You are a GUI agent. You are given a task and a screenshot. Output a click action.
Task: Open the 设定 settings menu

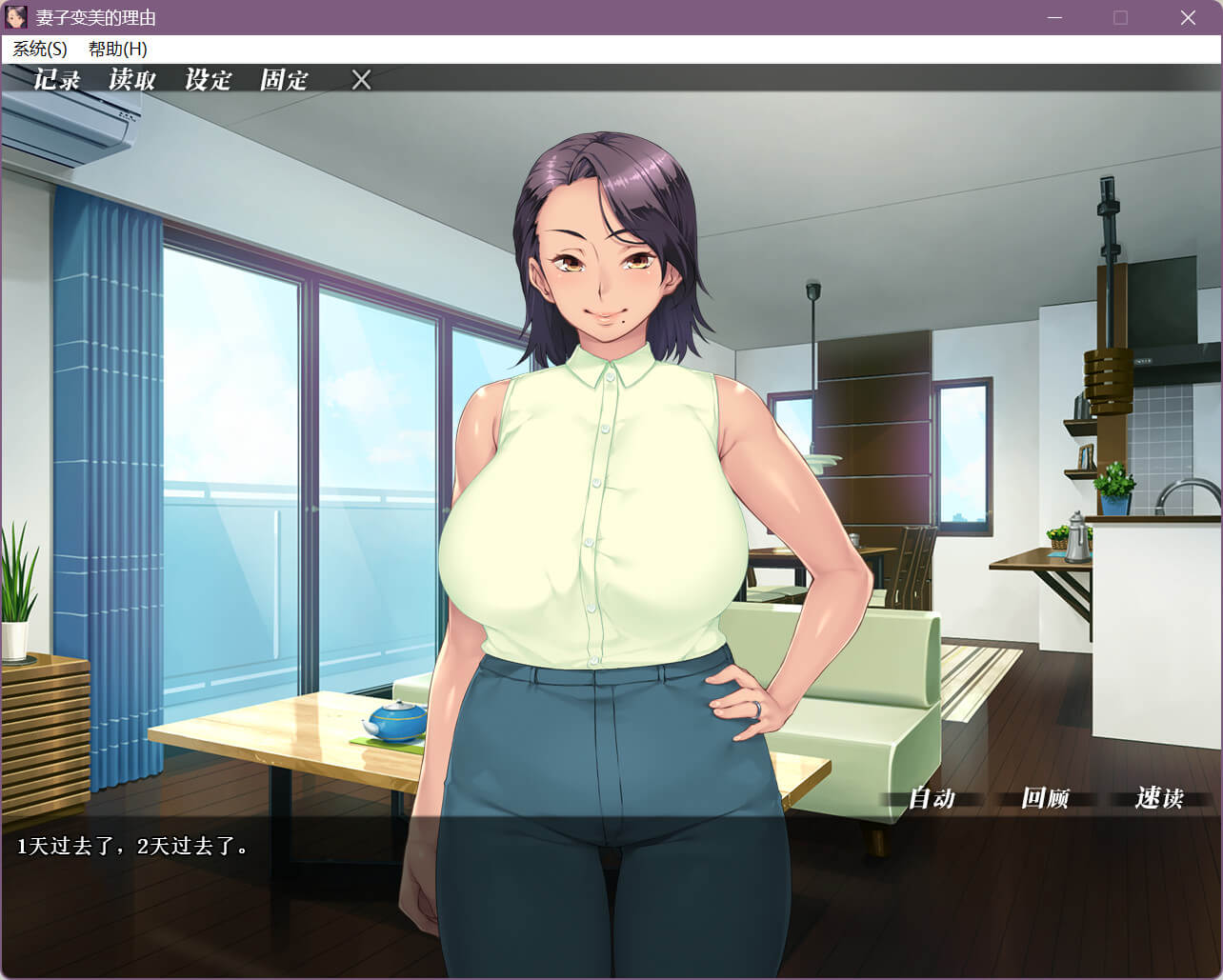point(209,80)
